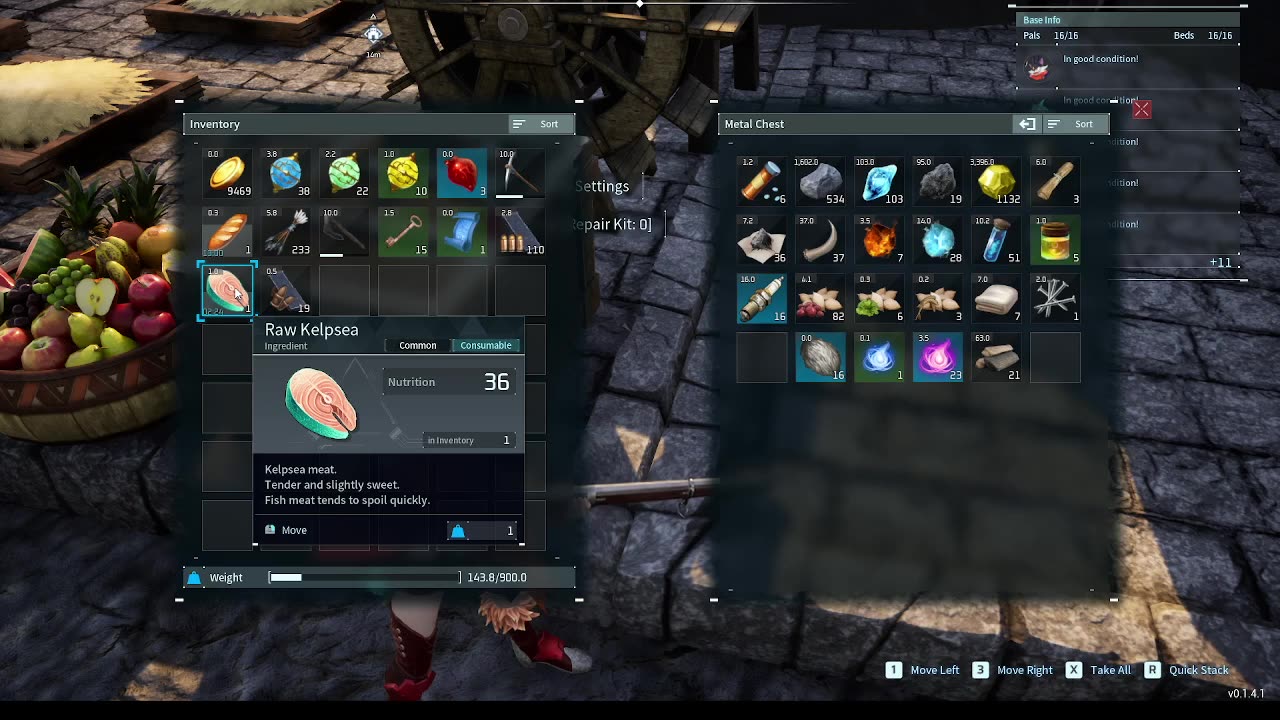Screen dimensions: 1280x720
Task: Select the wood logs stack of 21
Action: 997,357
